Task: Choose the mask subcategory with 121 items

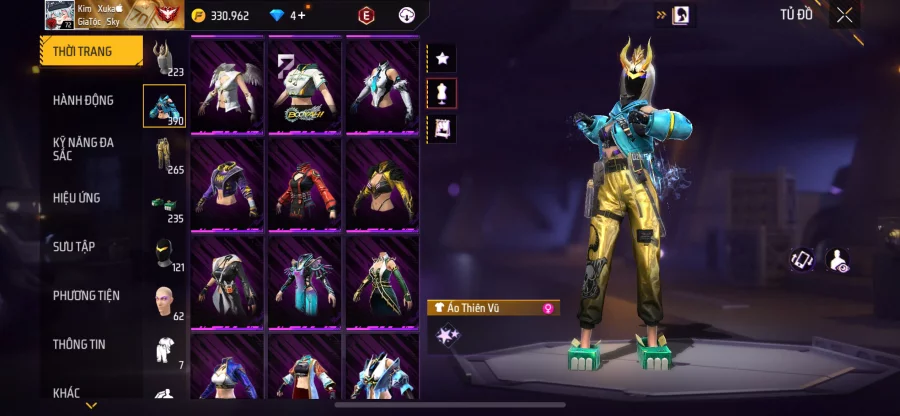Action: click(x=164, y=253)
